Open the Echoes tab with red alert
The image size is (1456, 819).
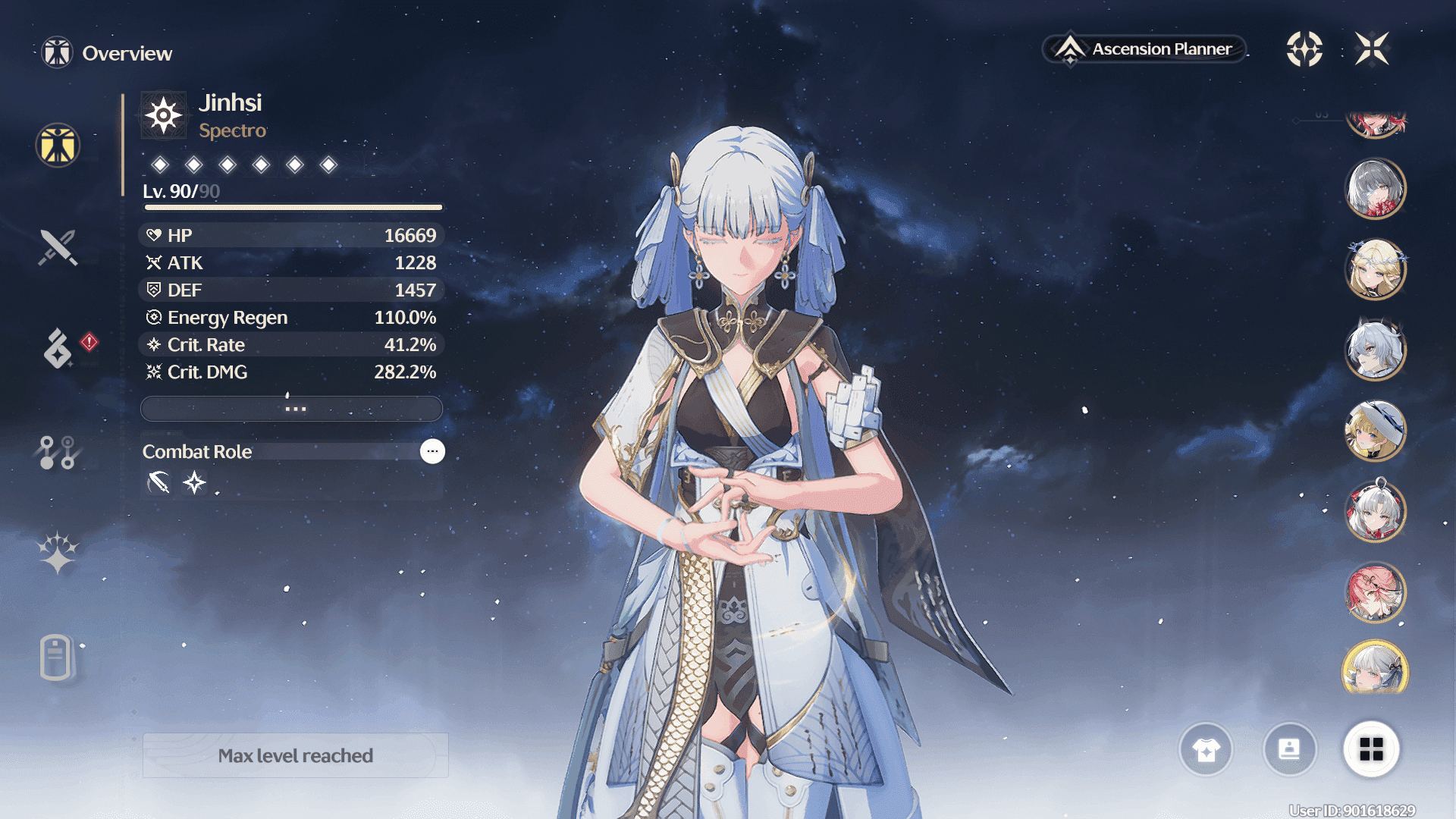tap(59, 348)
